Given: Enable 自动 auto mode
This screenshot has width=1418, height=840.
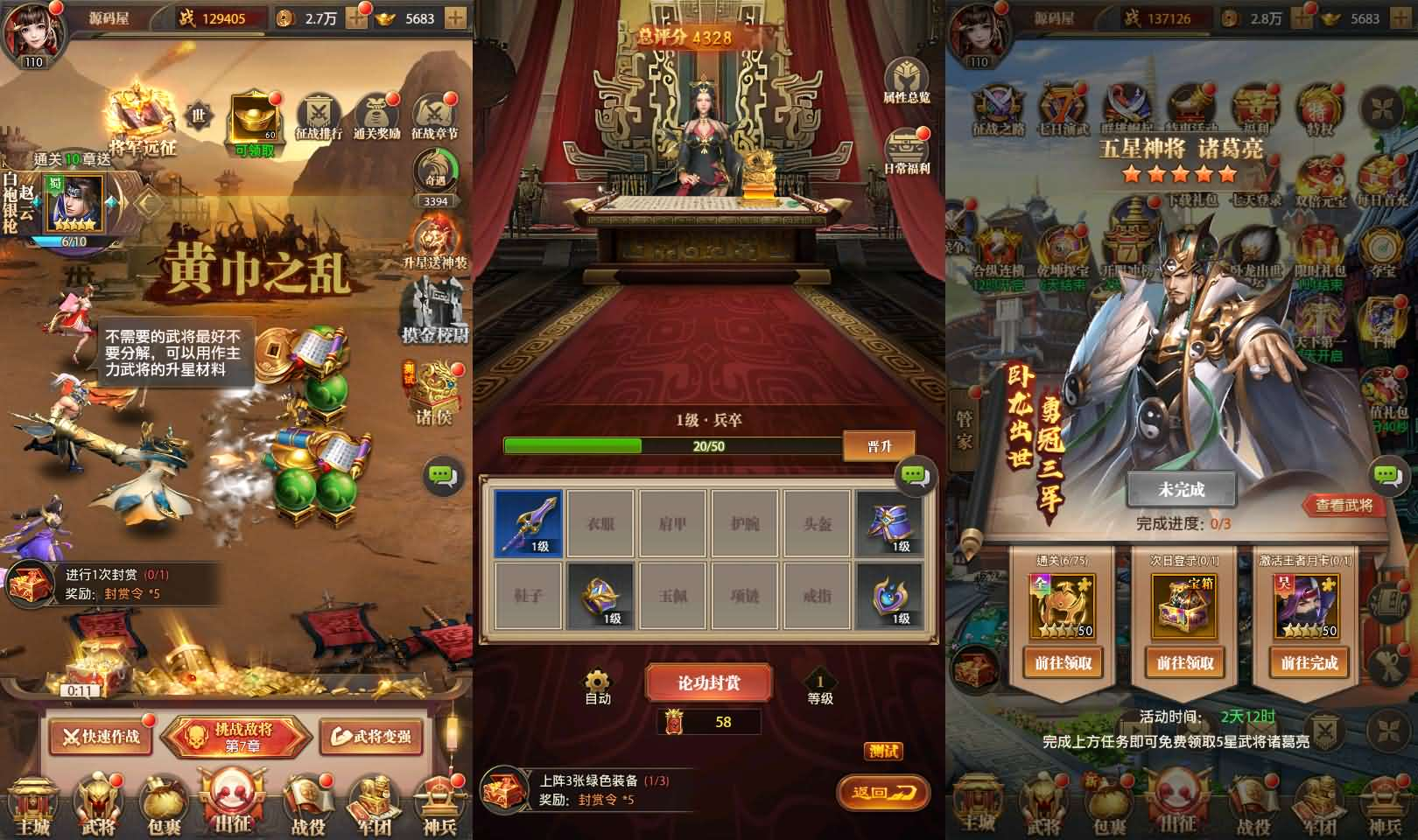Looking at the screenshot, I should (x=597, y=687).
